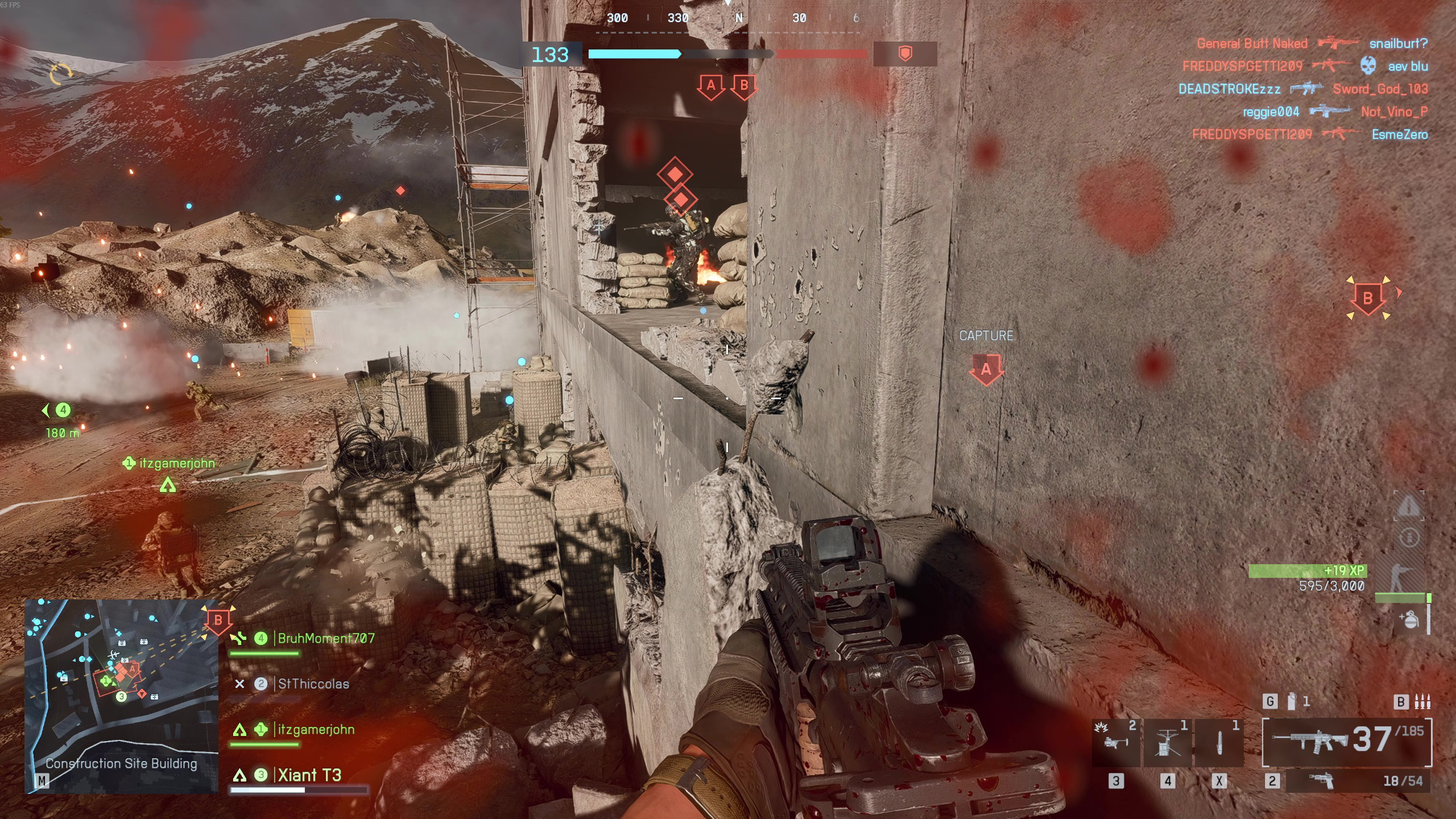Select squad member BruhMoment707
Image resolution: width=1456 pixels, height=819 pixels.
325,638
